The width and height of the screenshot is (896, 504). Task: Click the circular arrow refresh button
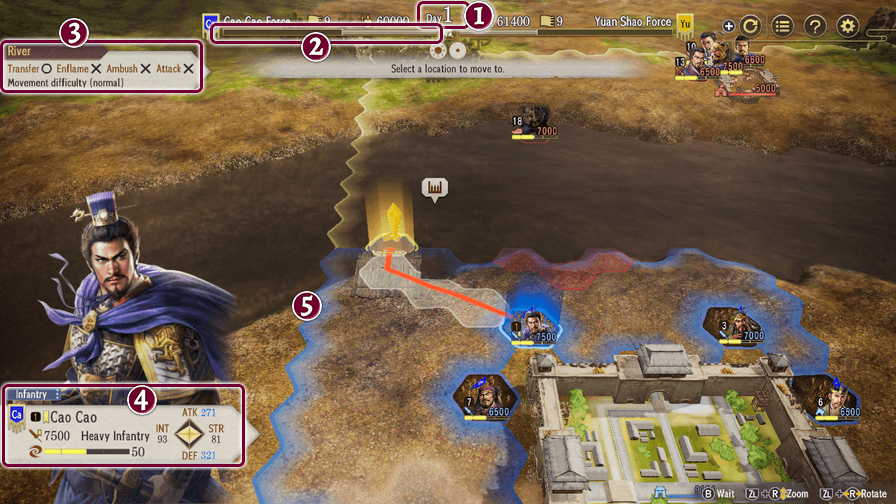coord(750,27)
